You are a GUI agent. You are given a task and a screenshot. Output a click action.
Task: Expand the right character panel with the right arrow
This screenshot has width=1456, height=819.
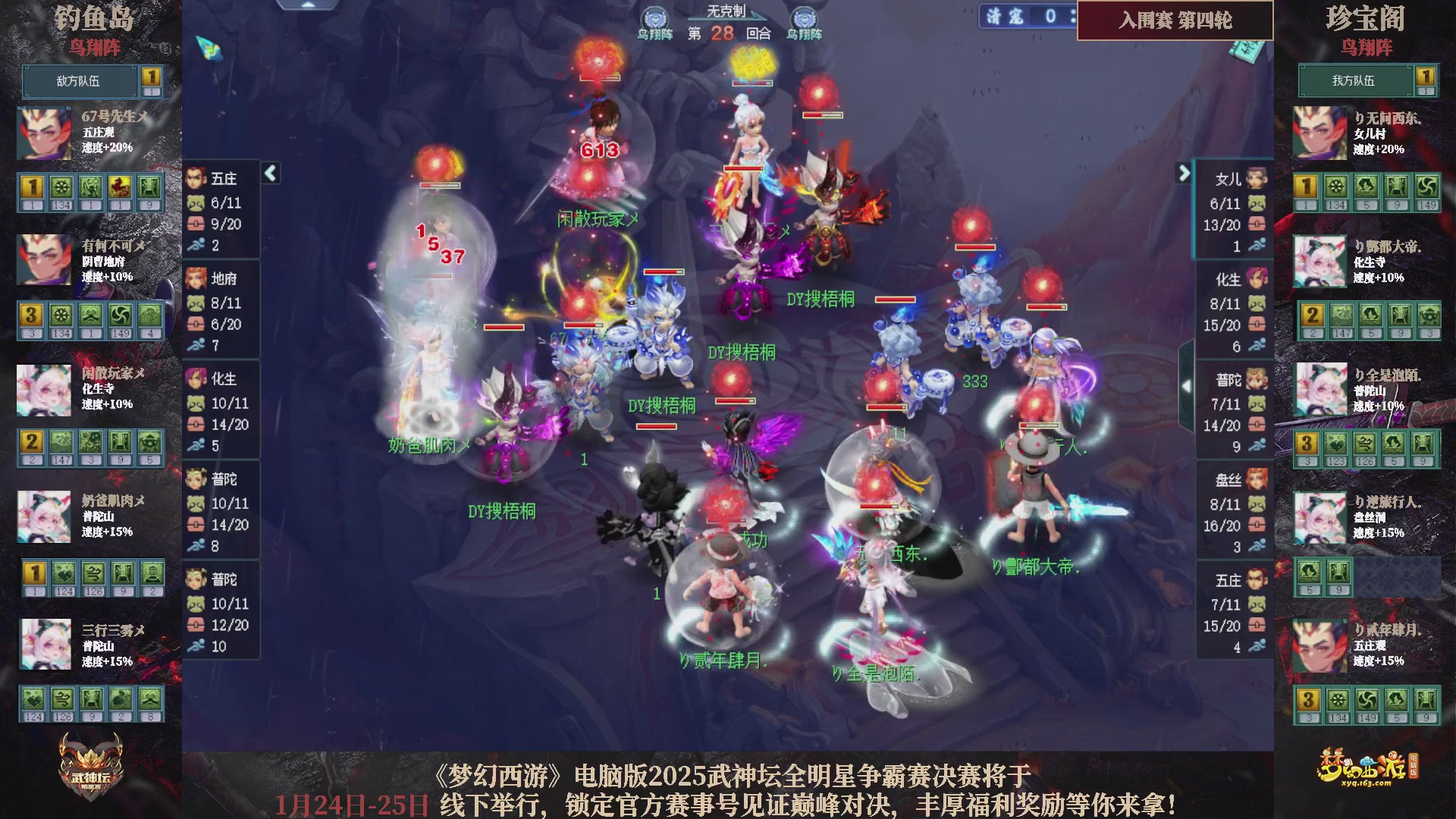[x=1185, y=173]
